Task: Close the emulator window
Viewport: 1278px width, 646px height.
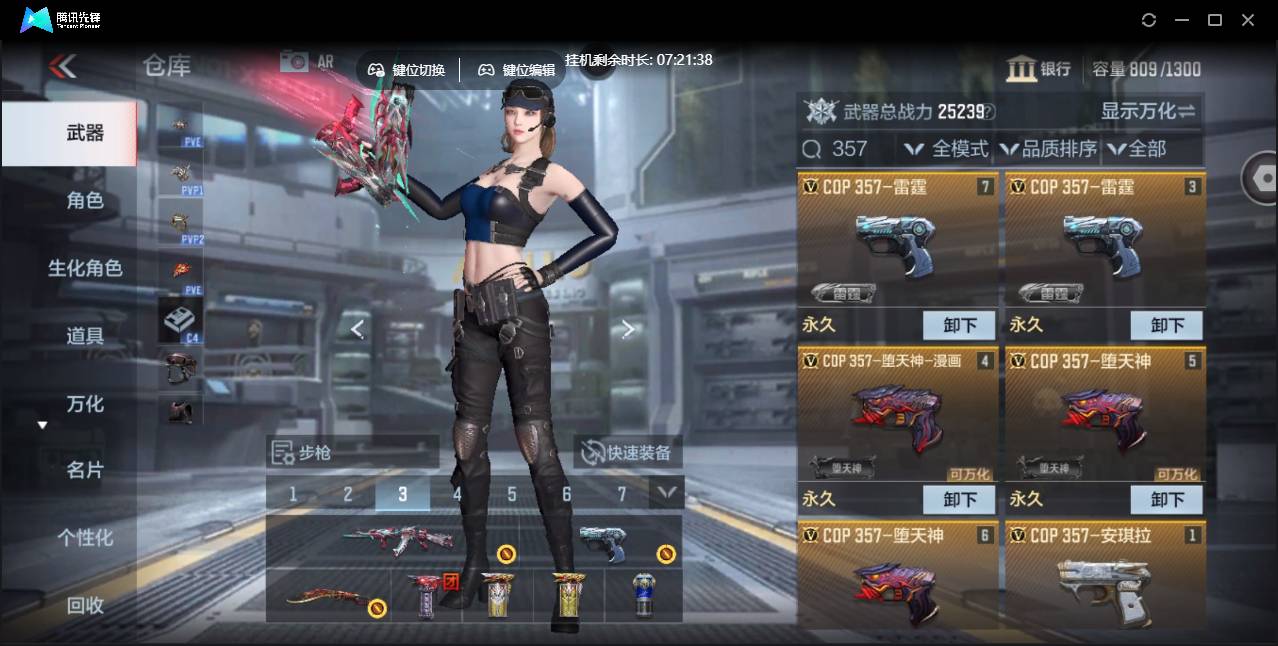Action: (x=1247, y=20)
